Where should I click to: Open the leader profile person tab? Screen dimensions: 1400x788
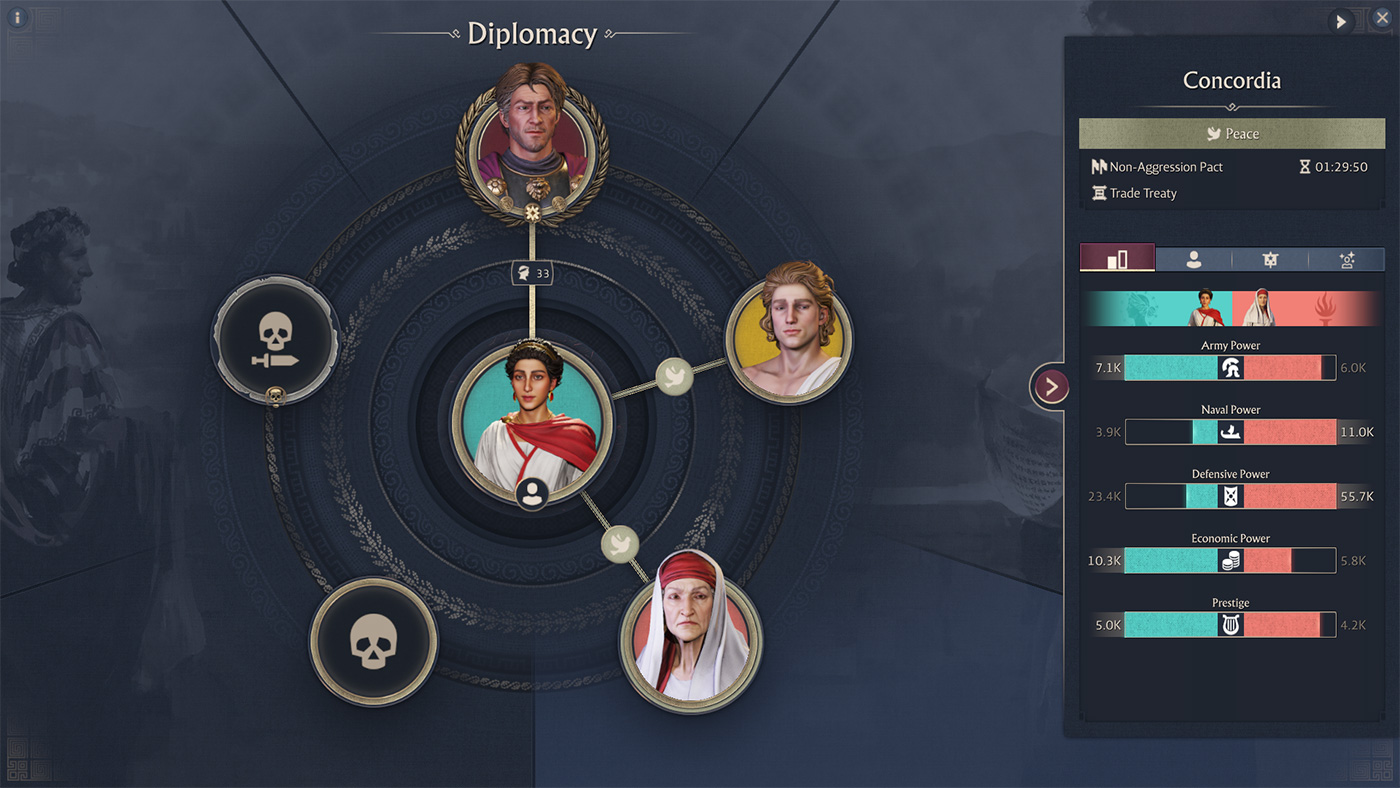[1193, 259]
